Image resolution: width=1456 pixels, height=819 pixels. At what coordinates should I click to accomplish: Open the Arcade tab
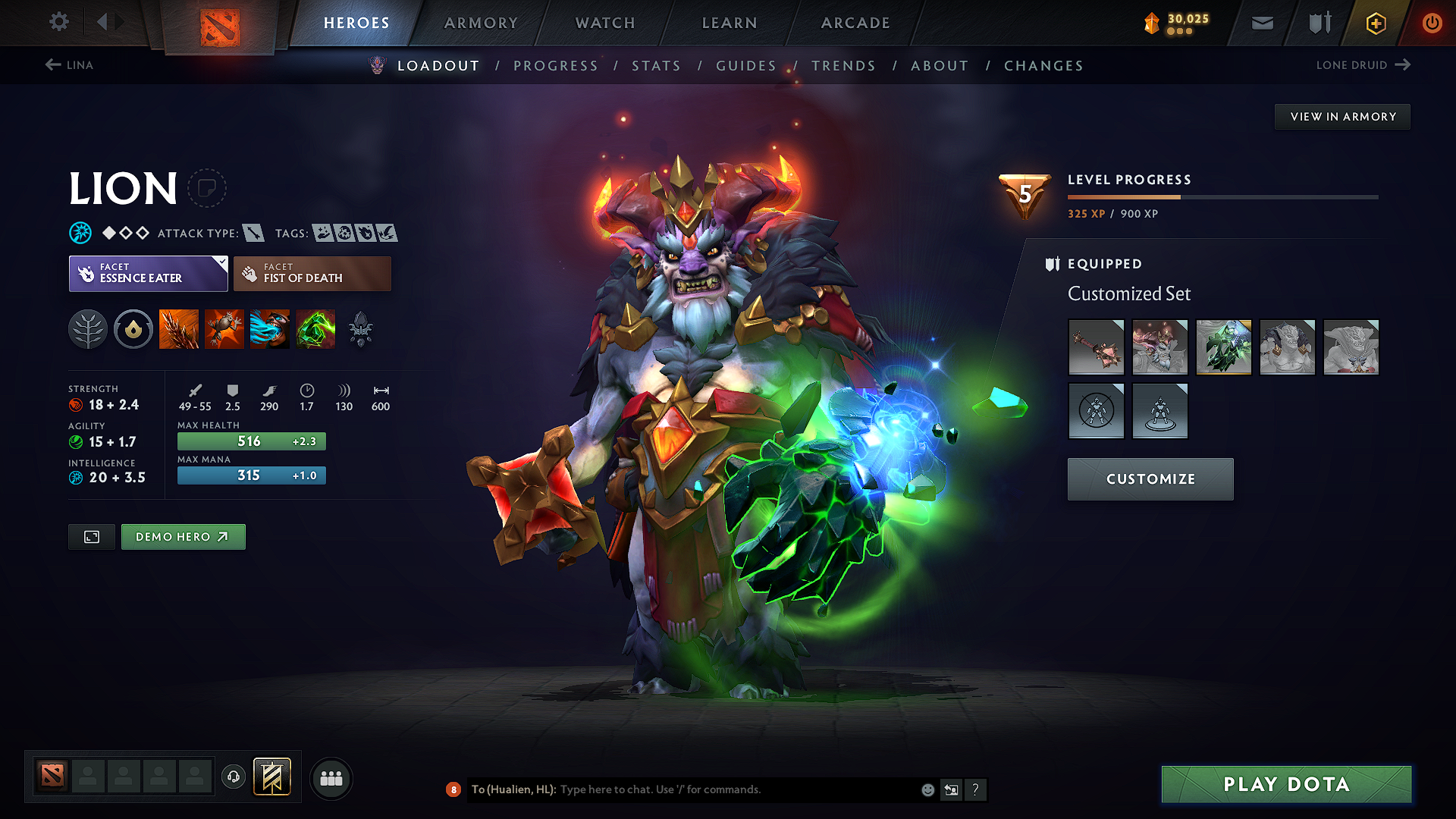tap(855, 23)
